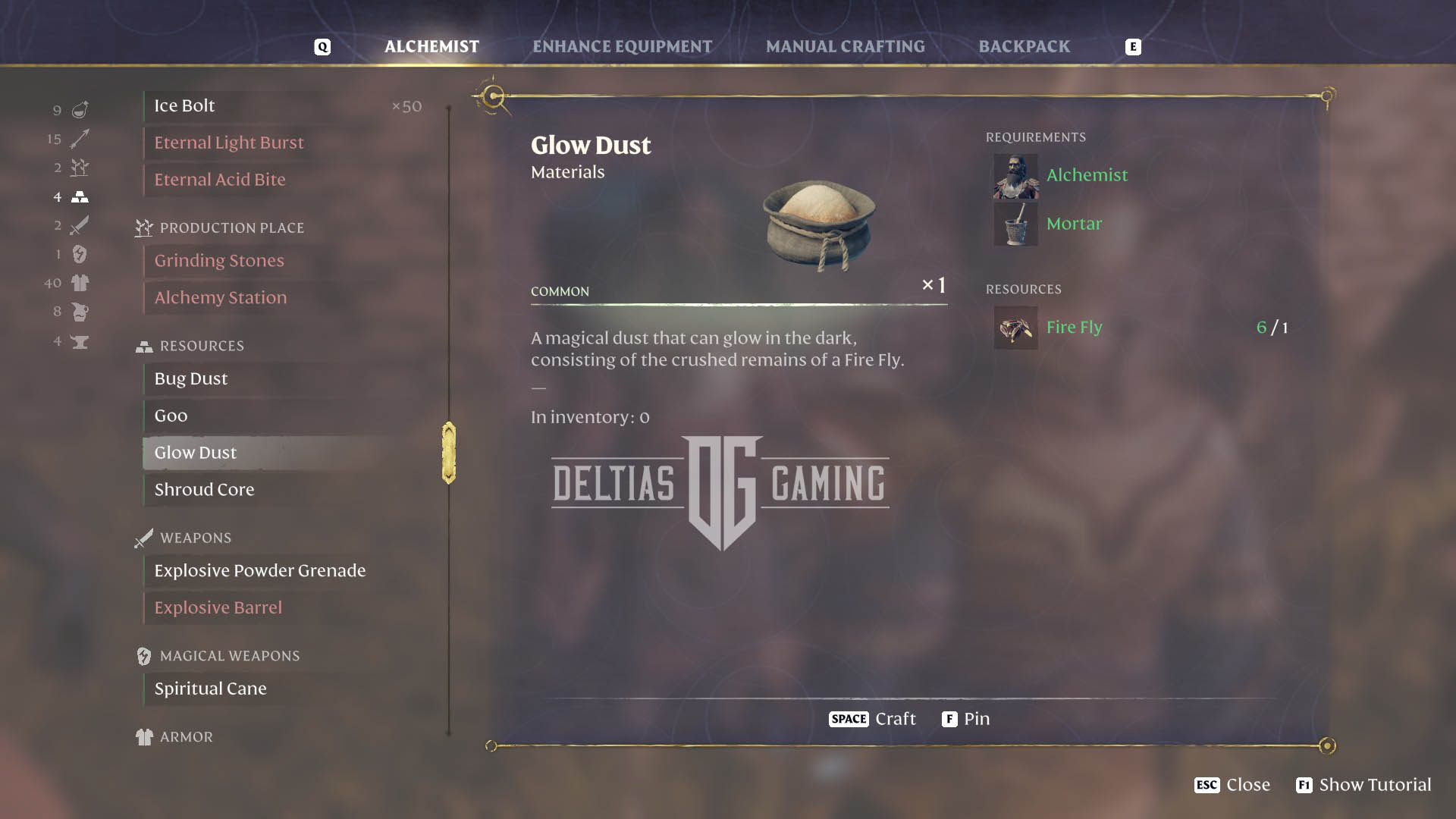Select the Alchemist tab
This screenshot has width=1456, height=819.
point(431,47)
